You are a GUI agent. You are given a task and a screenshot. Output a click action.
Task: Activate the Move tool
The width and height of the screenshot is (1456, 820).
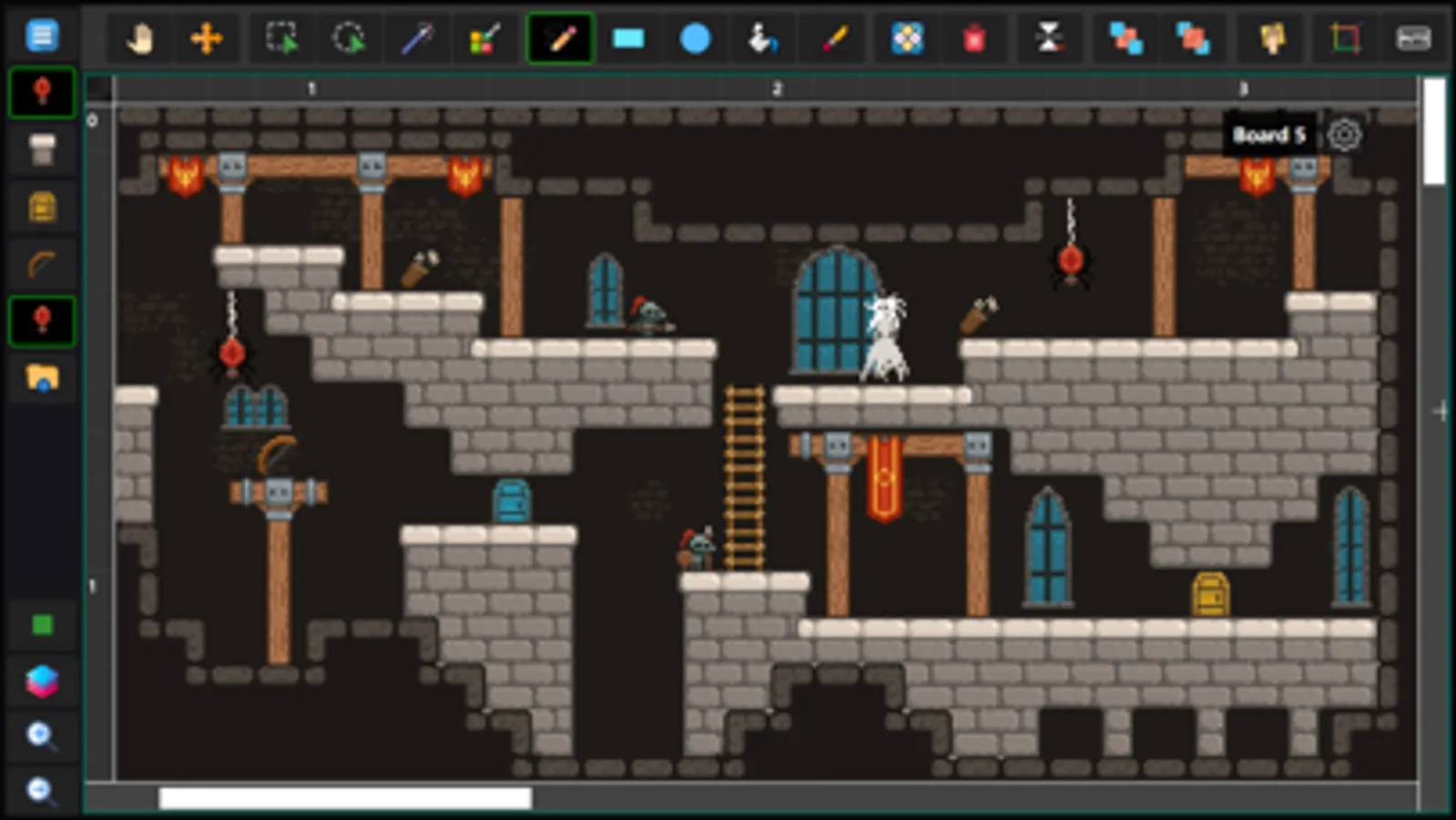(207, 38)
